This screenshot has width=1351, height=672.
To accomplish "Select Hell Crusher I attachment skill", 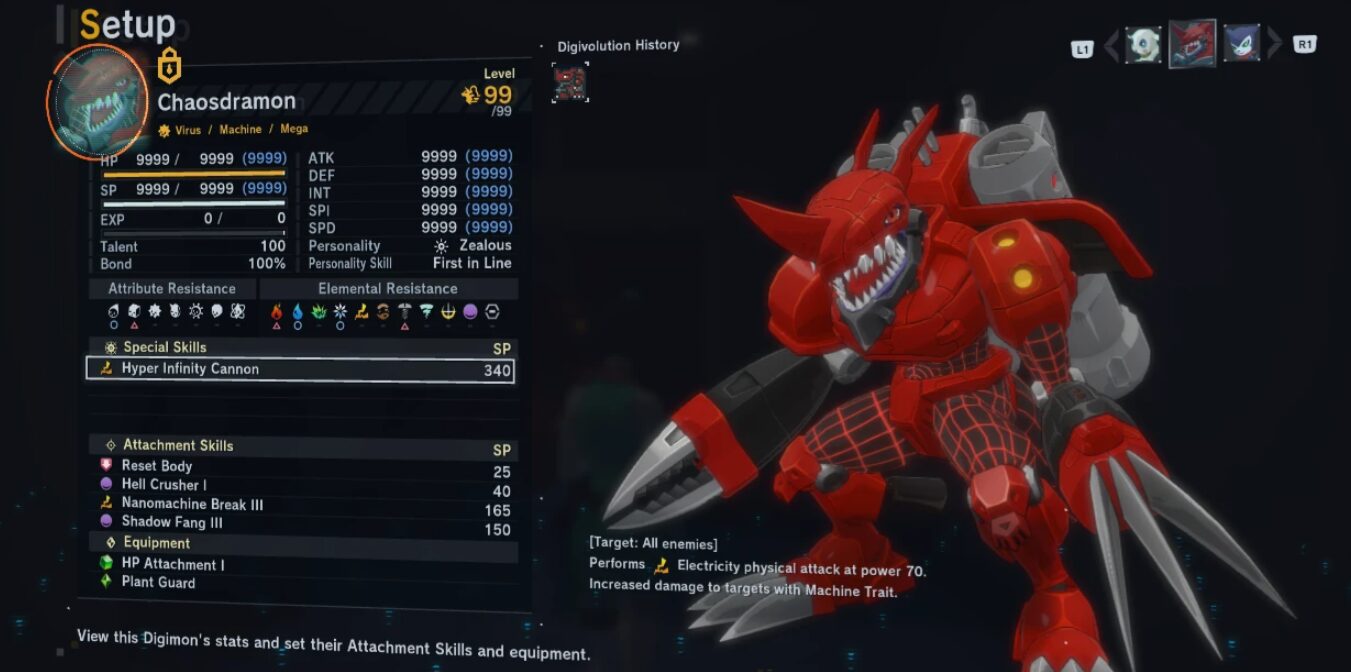I will (x=164, y=485).
